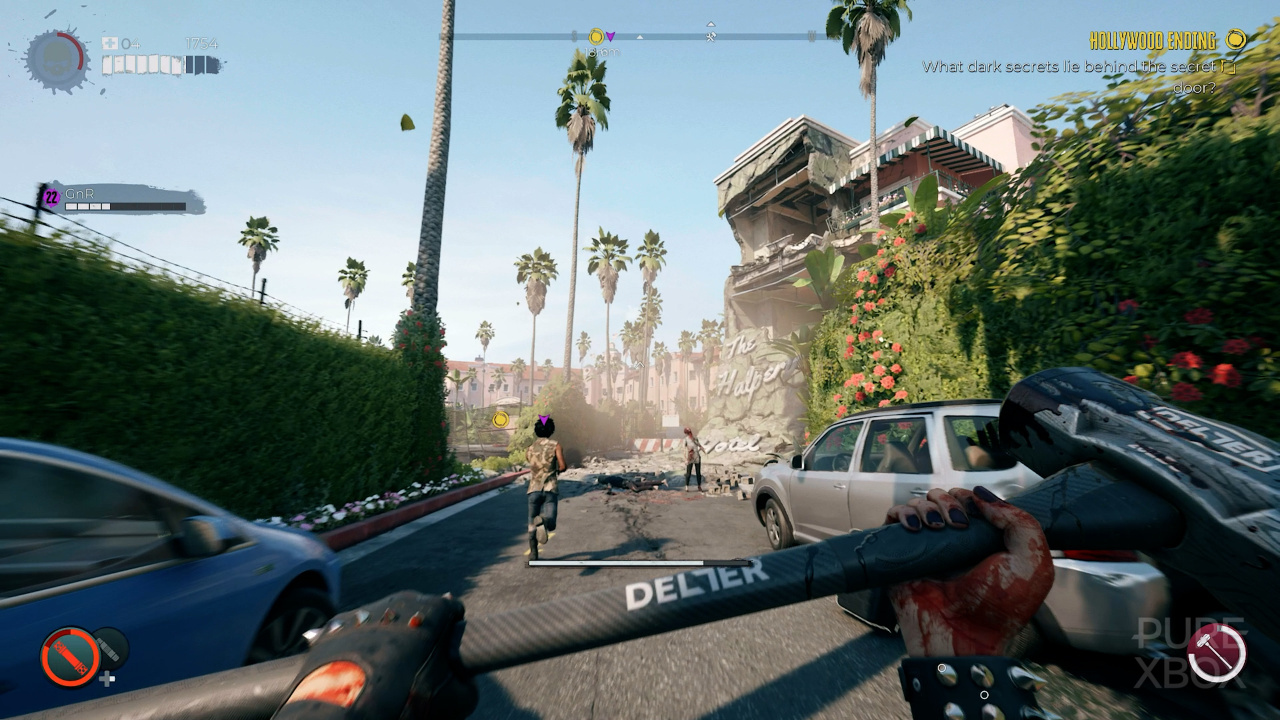Click the yellow quest marker on the compass
The image size is (1280, 720).
point(596,37)
